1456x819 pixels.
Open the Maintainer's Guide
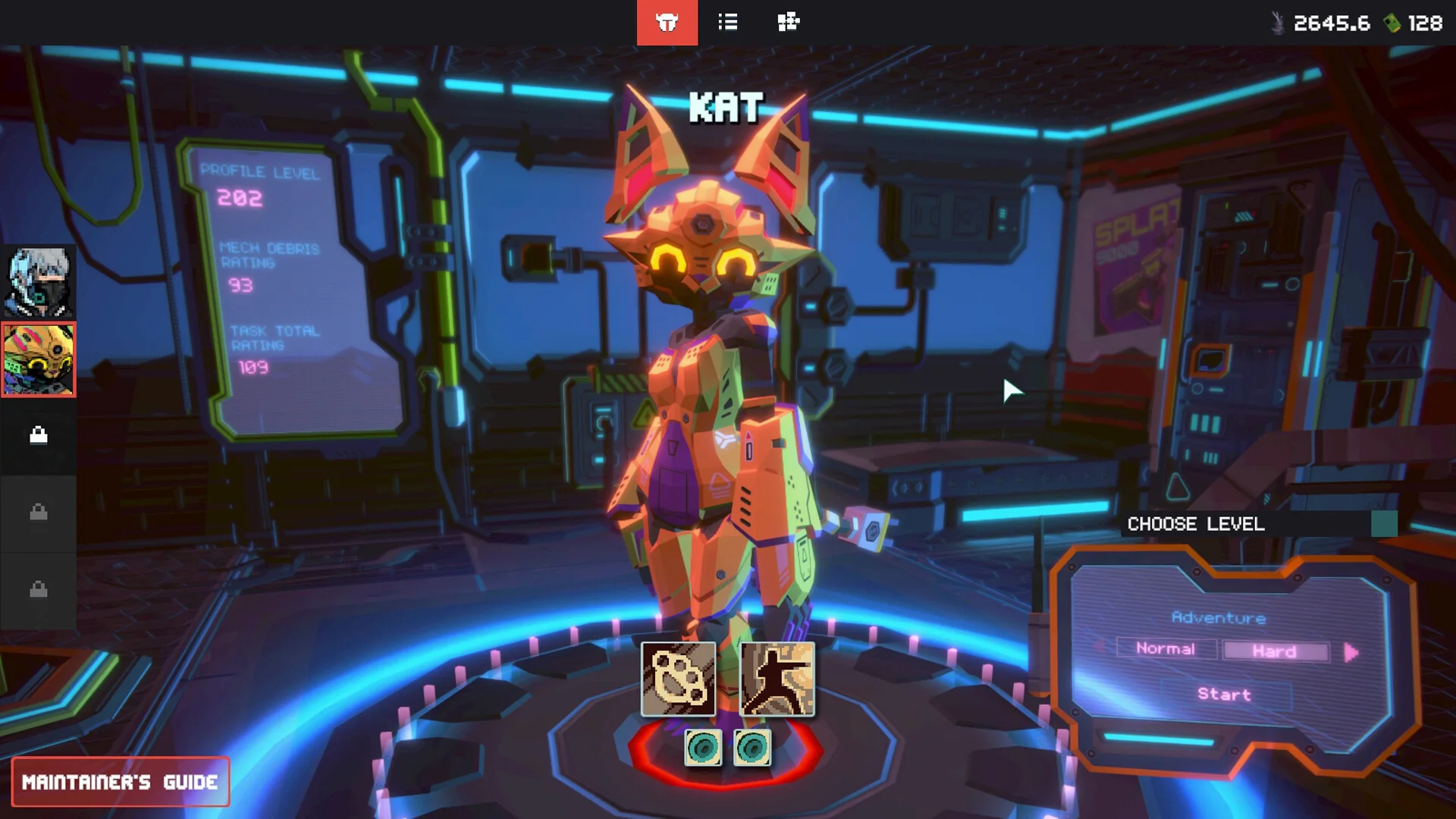[x=120, y=782]
